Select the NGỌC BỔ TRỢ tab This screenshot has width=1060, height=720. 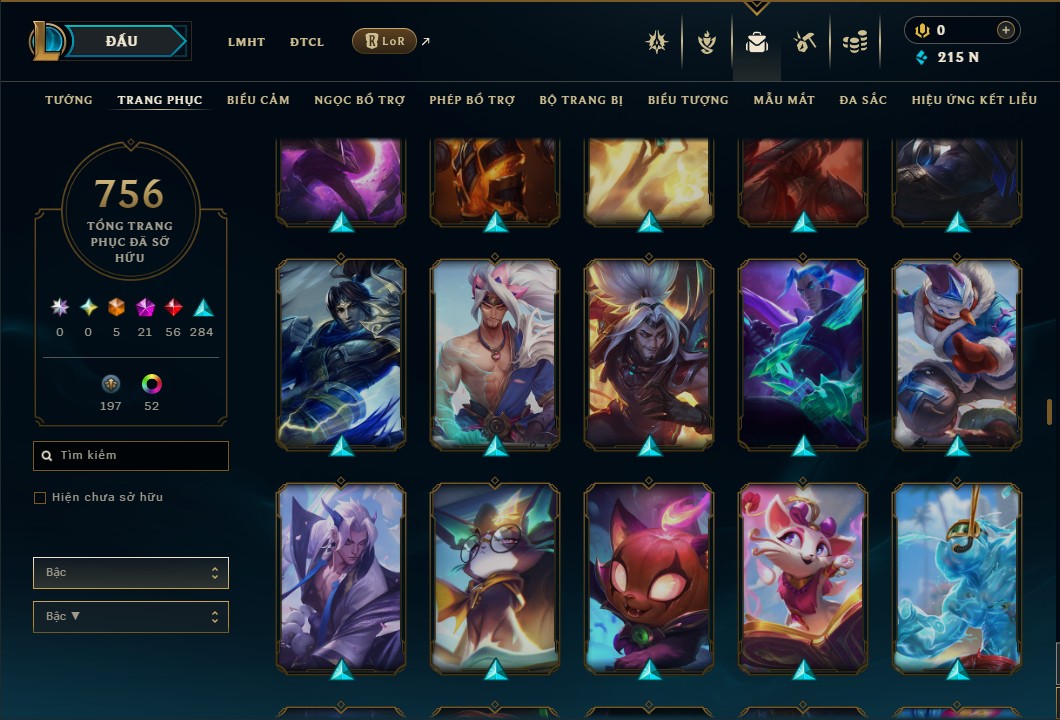tap(359, 100)
